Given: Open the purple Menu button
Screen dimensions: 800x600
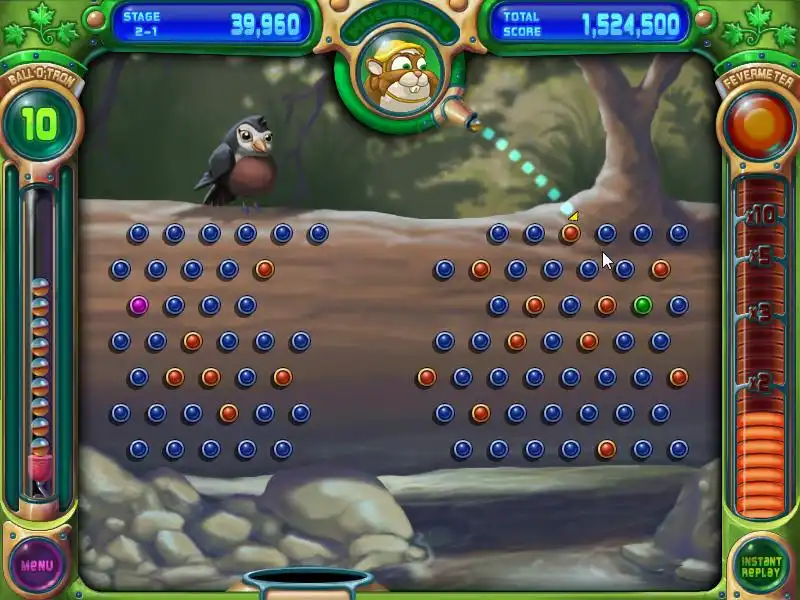Looking at the screenshot, I should (37, 565).
